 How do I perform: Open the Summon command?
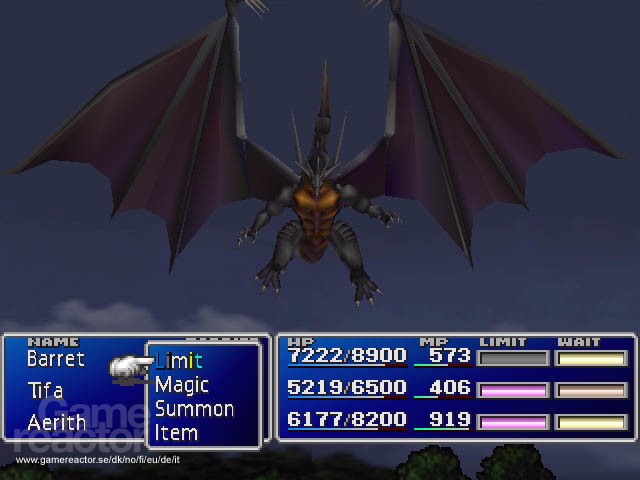point(194,409)
